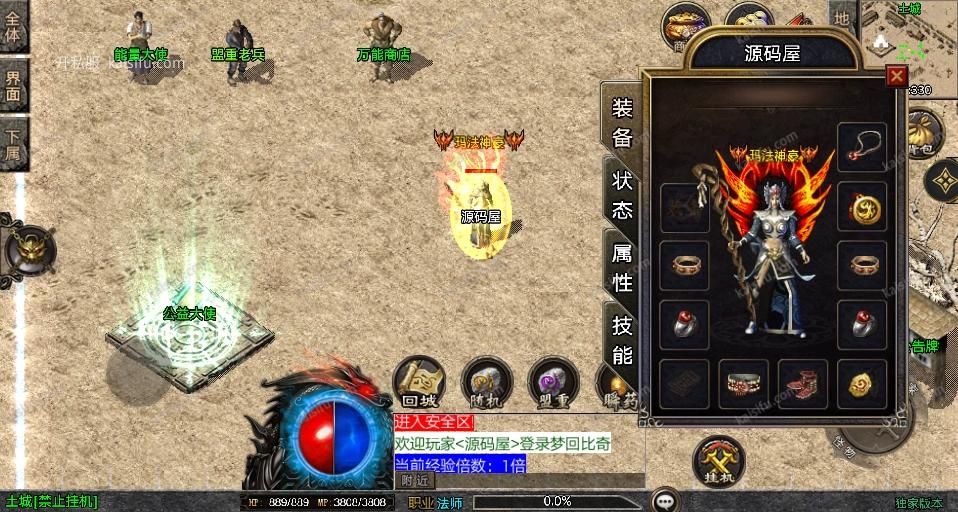Select the necklace equipment slot
Image resolution: width=958 pixels, height=512 pixels.
point(861,146)
